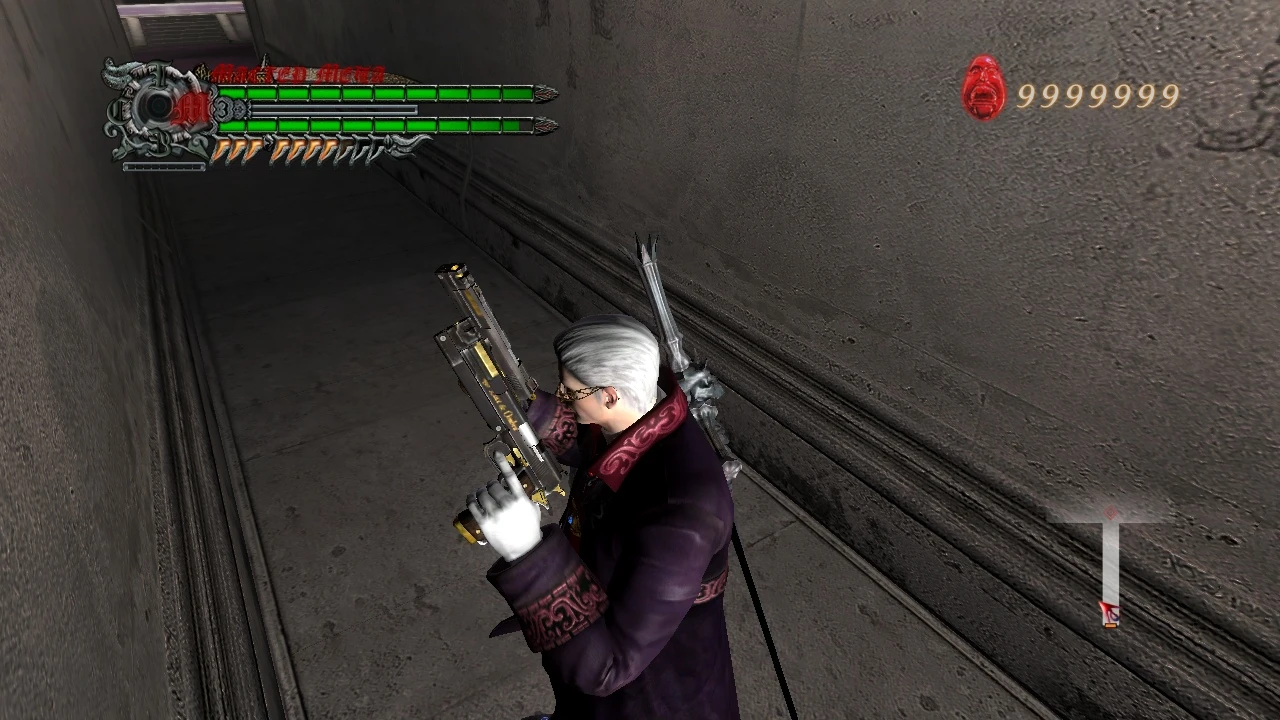The image size is (1280, 720).
Task: Select the ornate gauge emblem on the HUD
Action: [157, 105]
